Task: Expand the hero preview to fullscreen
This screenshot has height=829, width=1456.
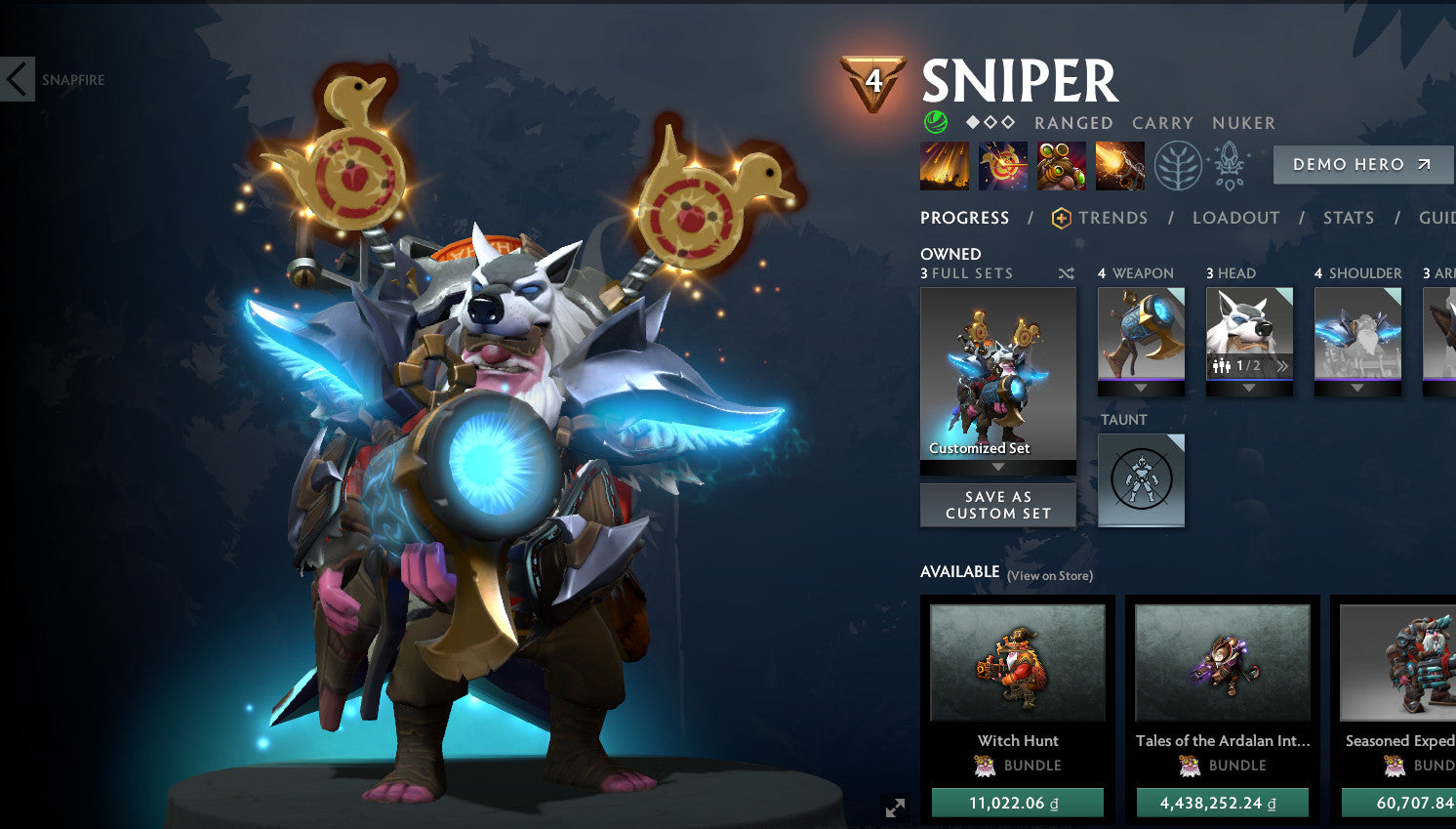Action: [894, 808]
